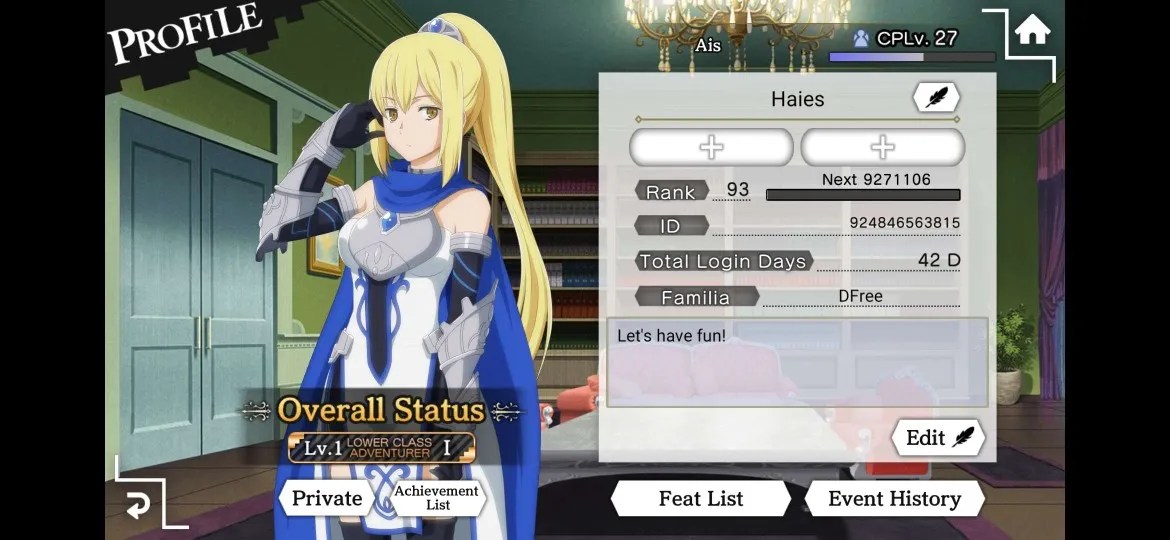Show the Event History

pyautogui.click(x=893, y=498)
